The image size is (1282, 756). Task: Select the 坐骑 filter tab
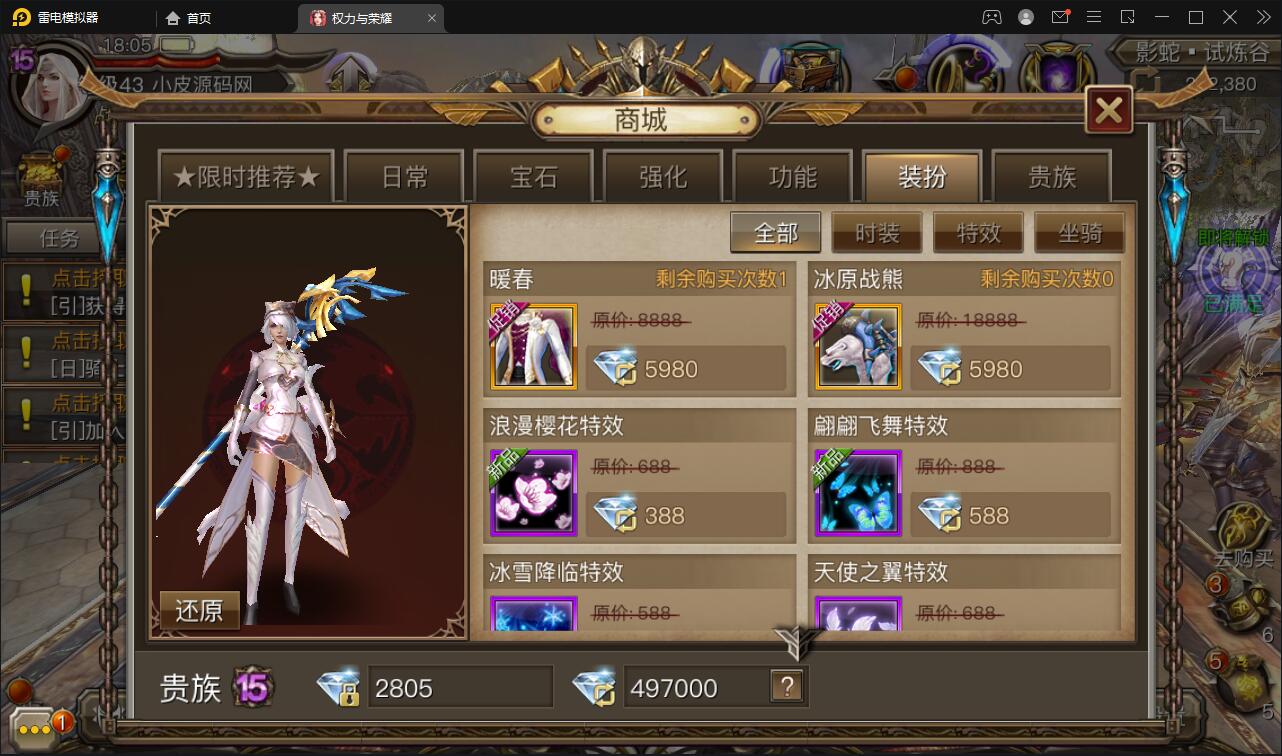(x=1079, y=232)
